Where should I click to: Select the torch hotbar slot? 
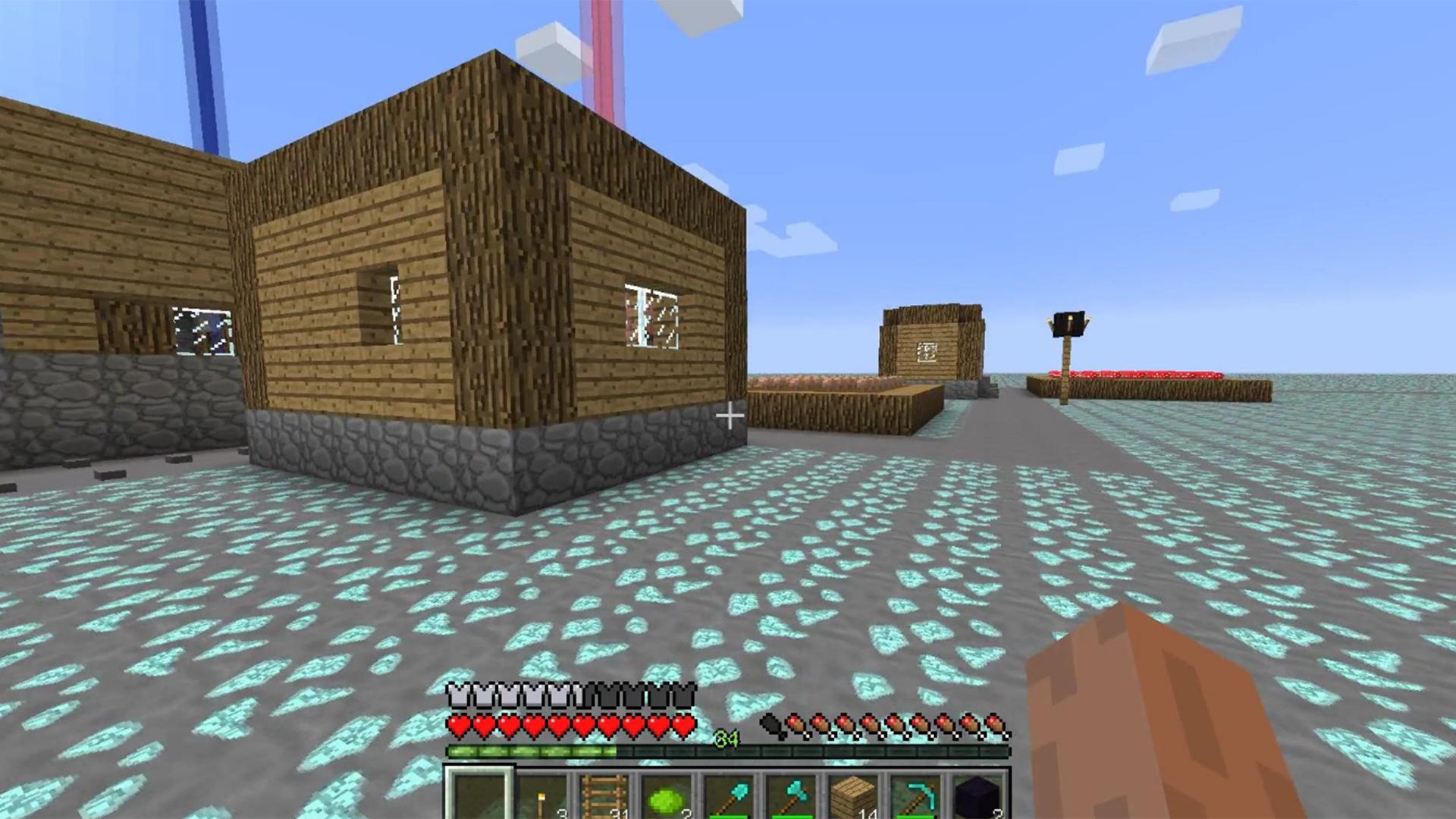tap(541, 796)
